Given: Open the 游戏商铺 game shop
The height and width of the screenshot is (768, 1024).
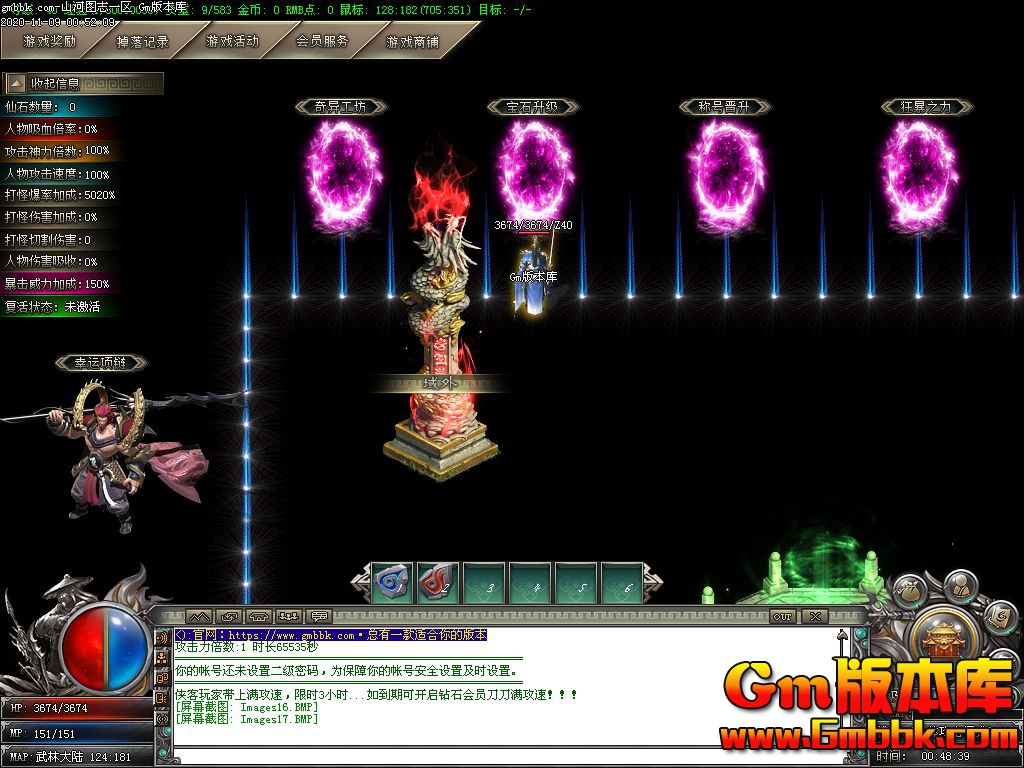Looking at the screenshot, I should point(412,42).
